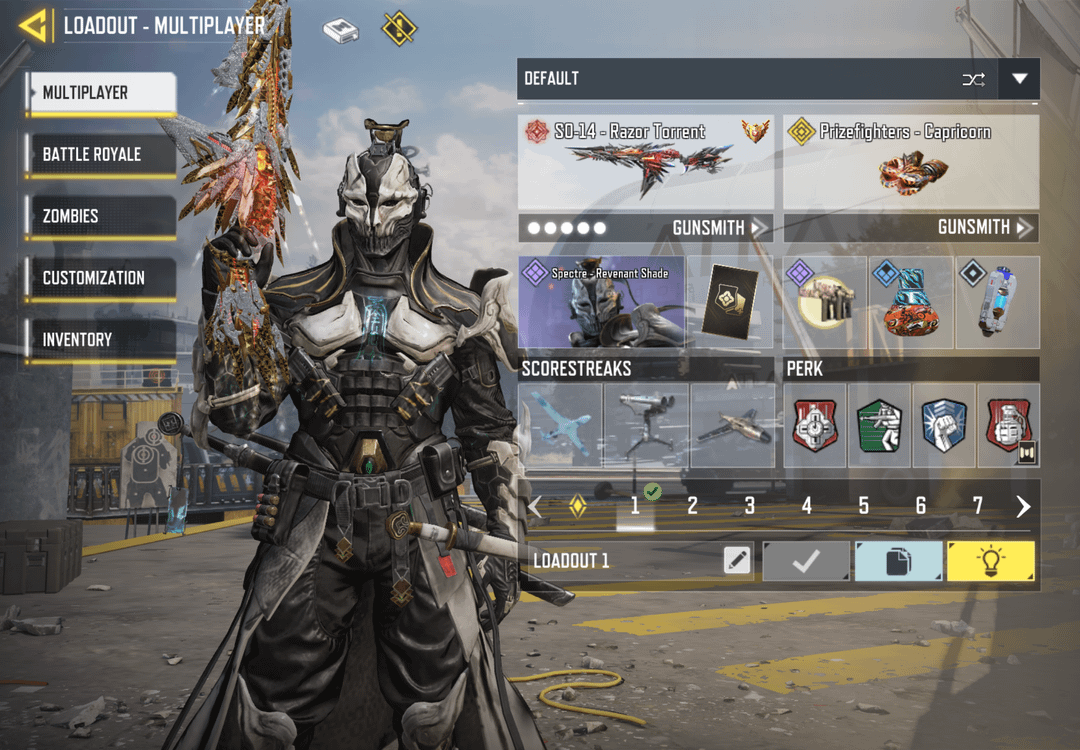
Task: Open the Inventory tab
Action: (x=101, y=340)
